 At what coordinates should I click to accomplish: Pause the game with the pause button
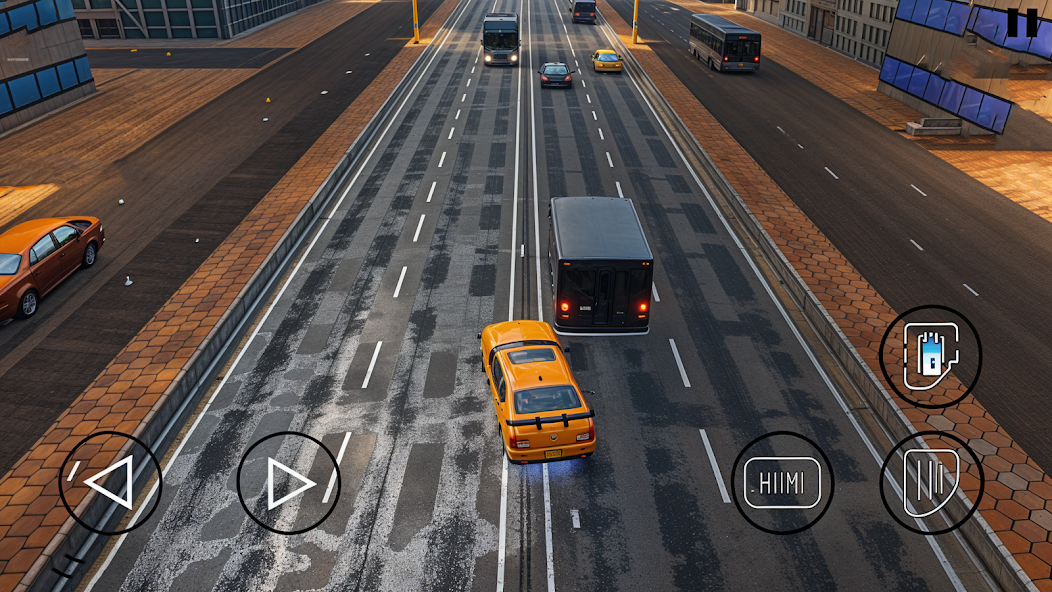coord(1021,22)
